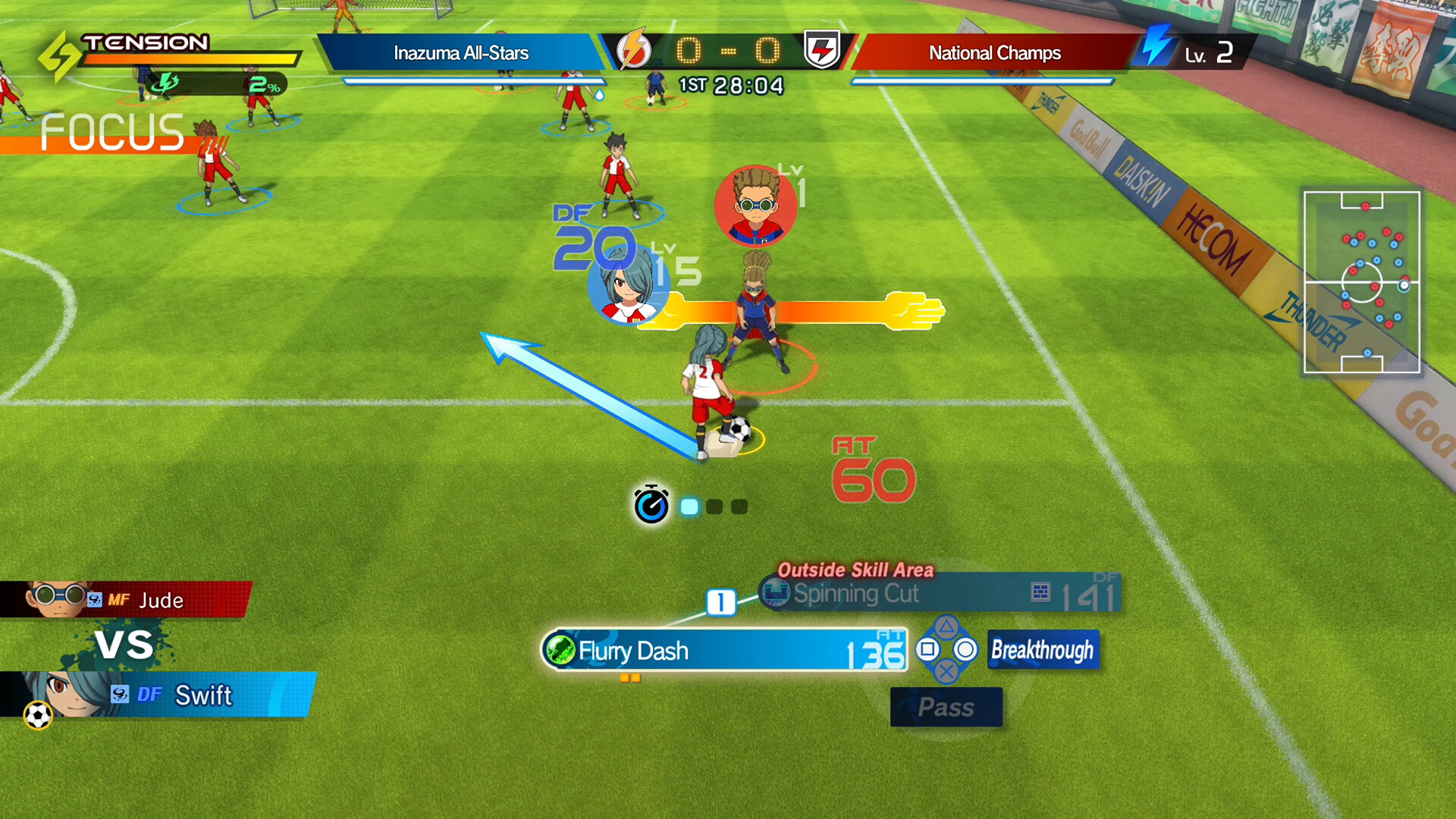This screenshot has width=1456, height=819.
Task: Toggle the third dark timer pip
Action: [x=738, y=506]
